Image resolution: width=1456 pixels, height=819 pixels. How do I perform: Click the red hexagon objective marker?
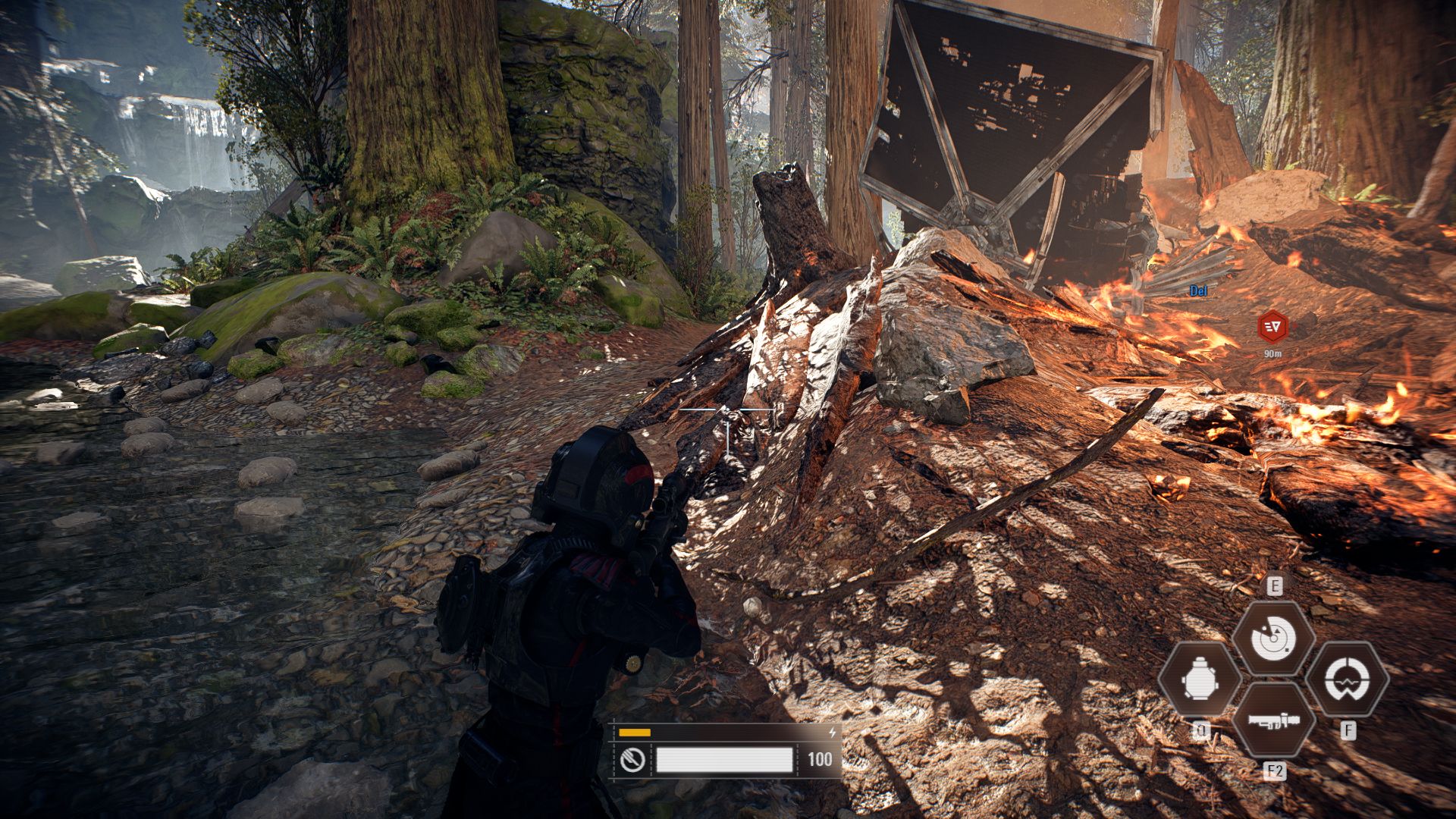coord(1272,327)
